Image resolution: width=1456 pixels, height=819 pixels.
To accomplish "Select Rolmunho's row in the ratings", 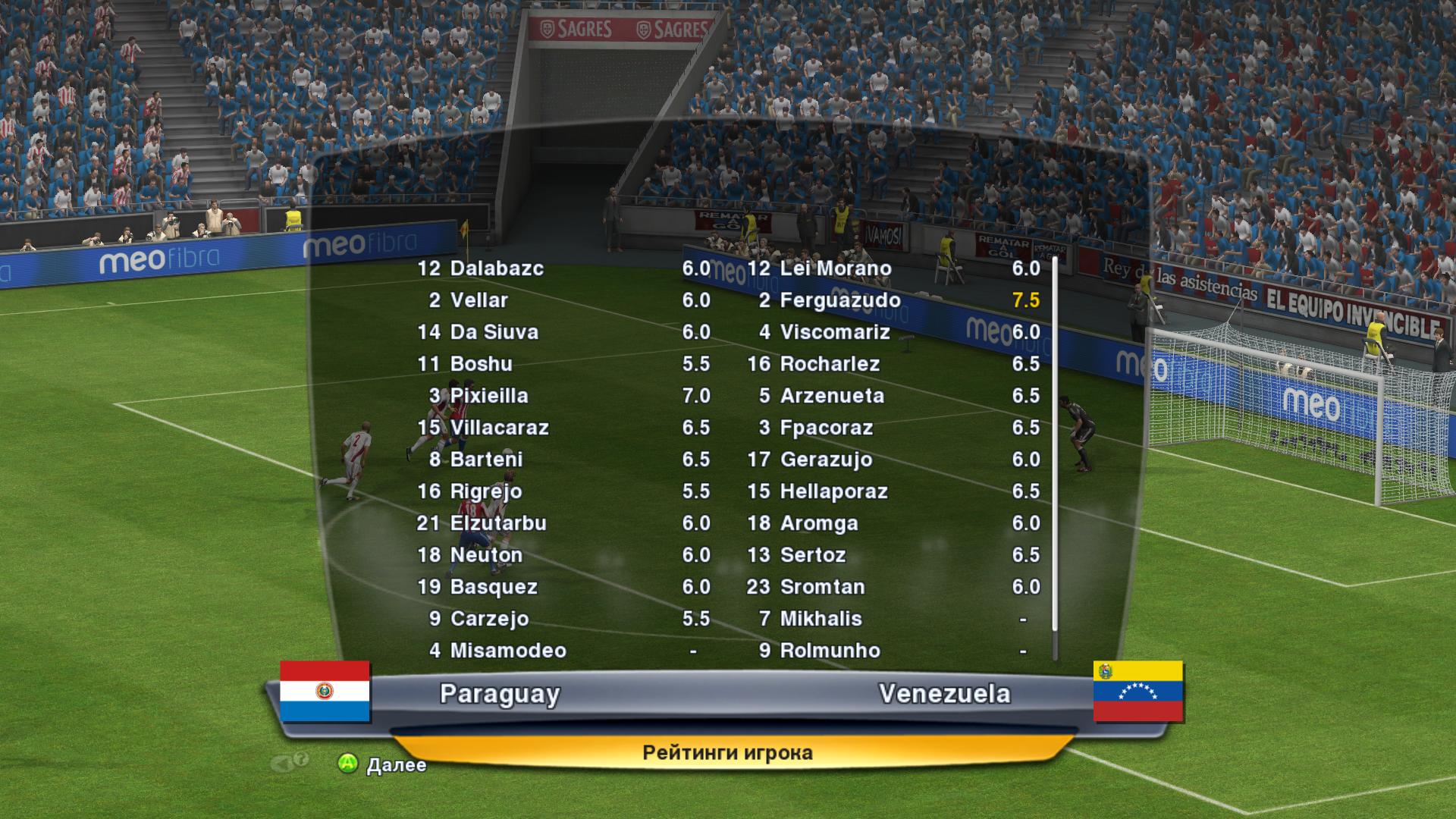I will (830, 651).
